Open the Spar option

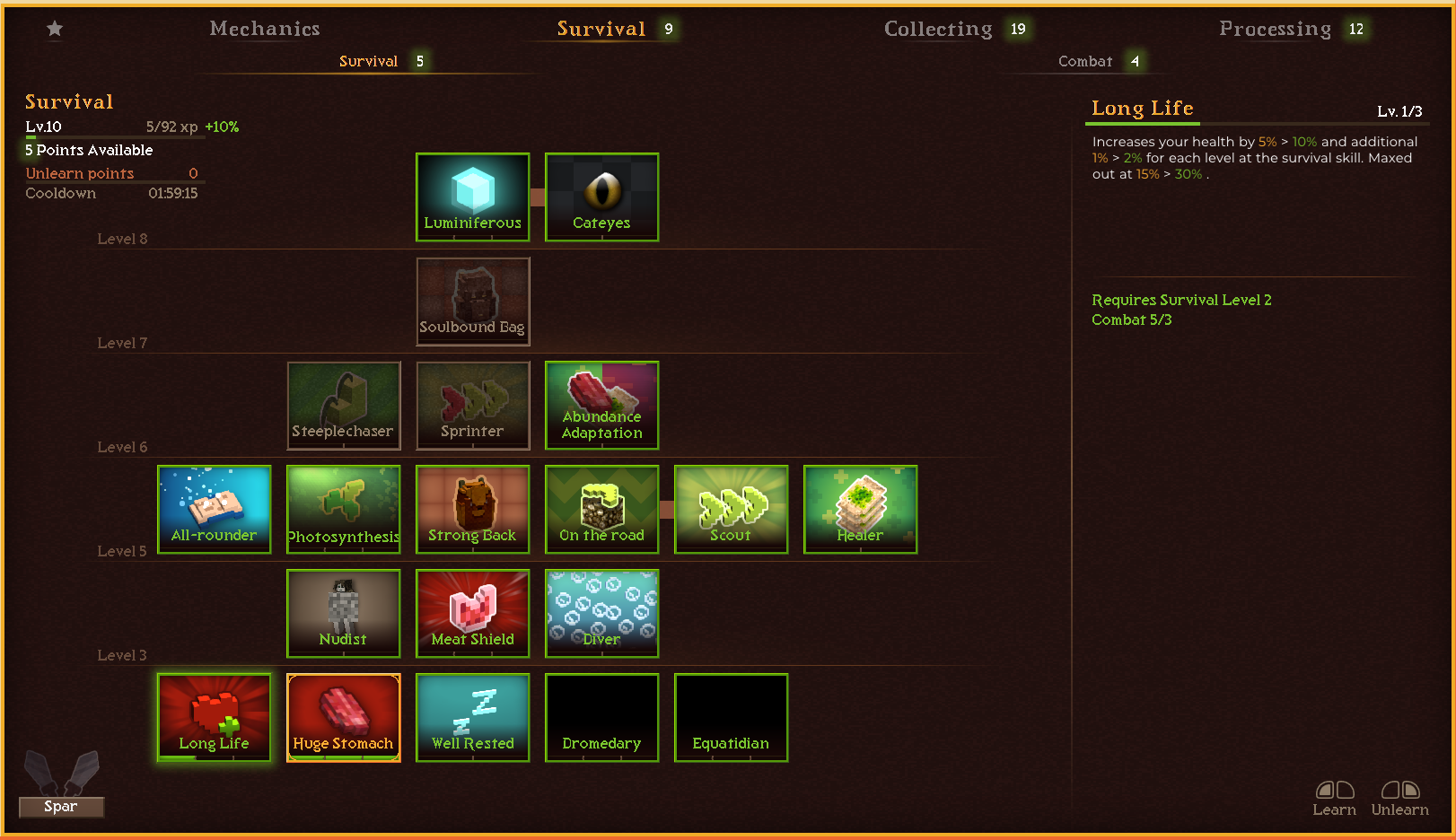[x=61, y=806]
